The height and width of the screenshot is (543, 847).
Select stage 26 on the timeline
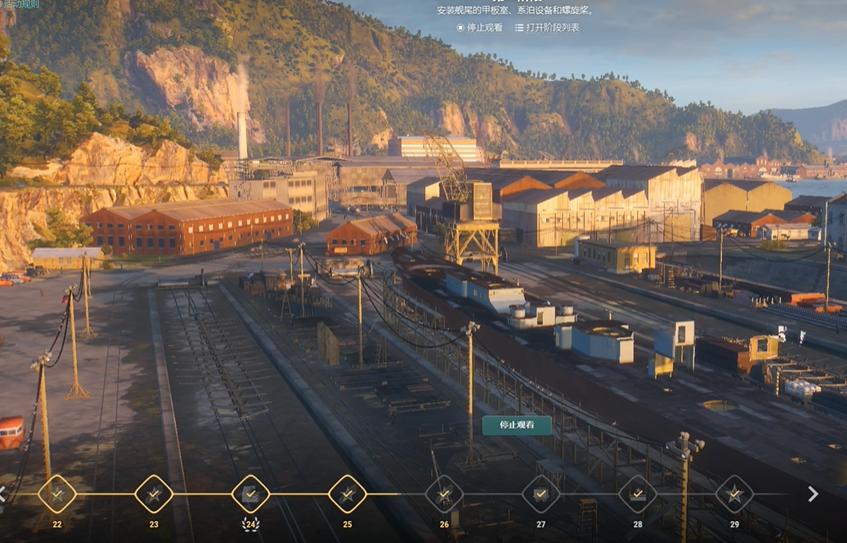point(444,494)
